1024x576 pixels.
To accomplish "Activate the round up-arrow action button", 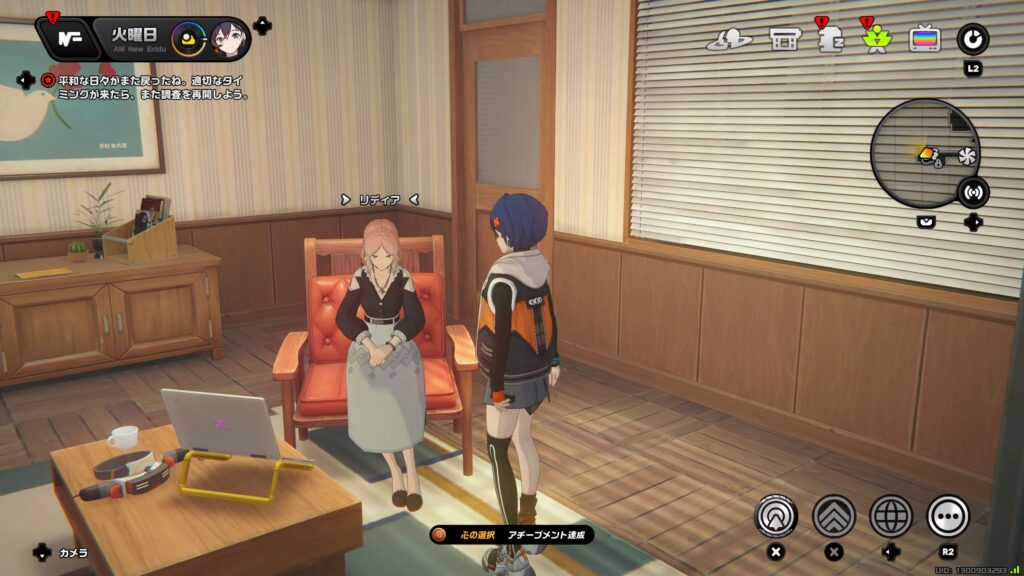I will 775,516.
